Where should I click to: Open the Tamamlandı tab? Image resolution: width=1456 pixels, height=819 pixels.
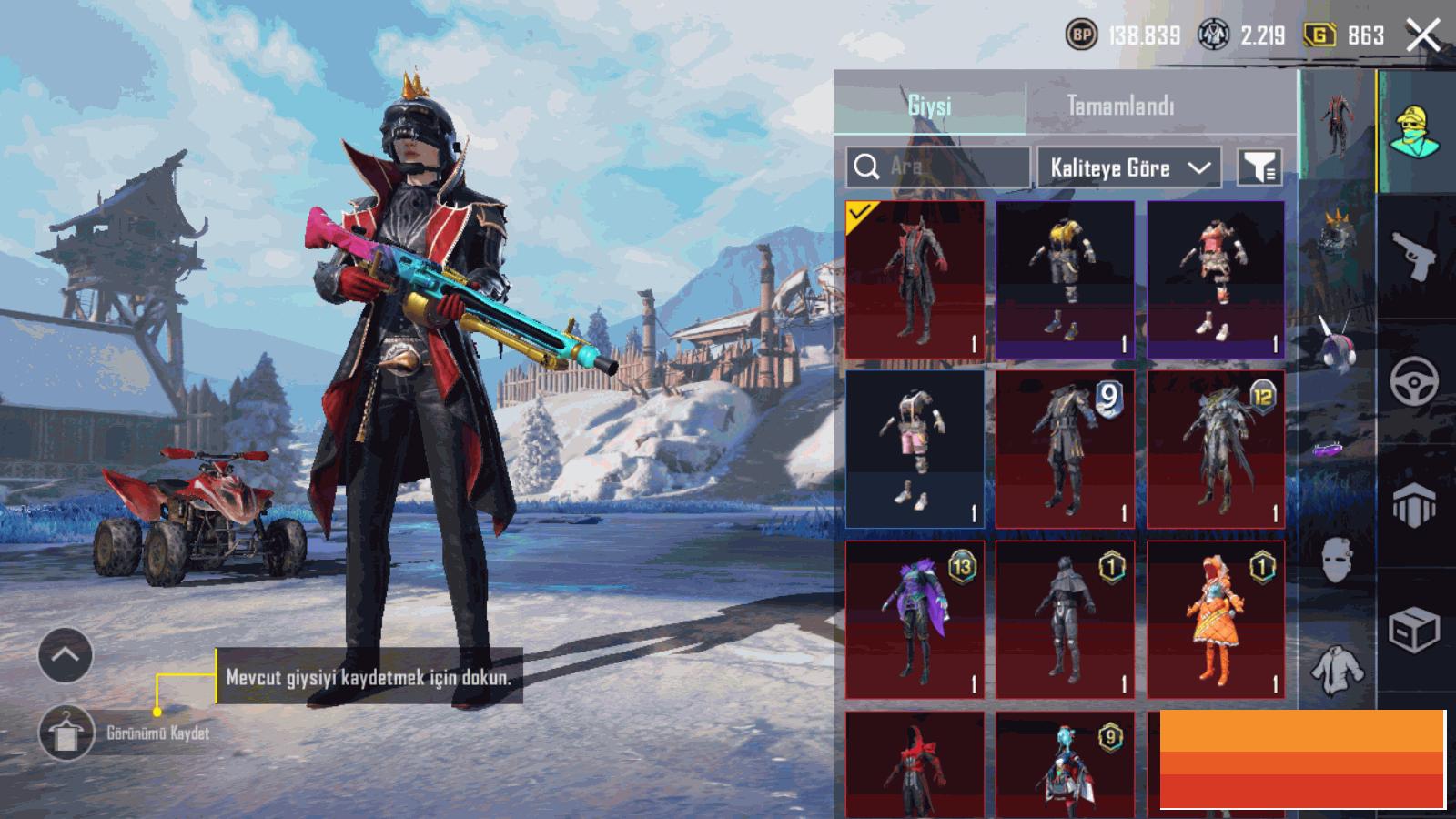tap(1119, 106)
